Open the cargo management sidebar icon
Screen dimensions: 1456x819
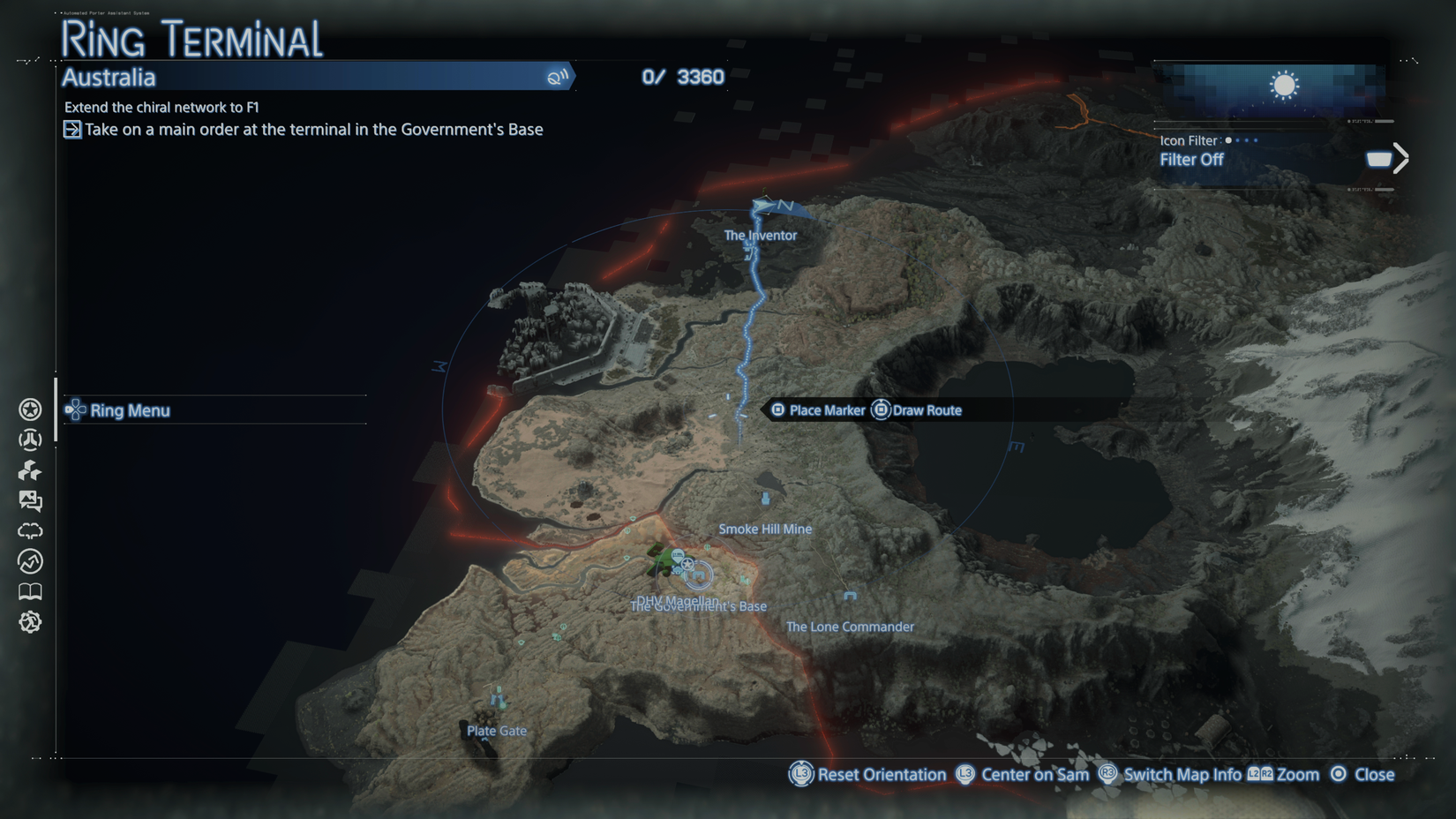click(30, 470)
